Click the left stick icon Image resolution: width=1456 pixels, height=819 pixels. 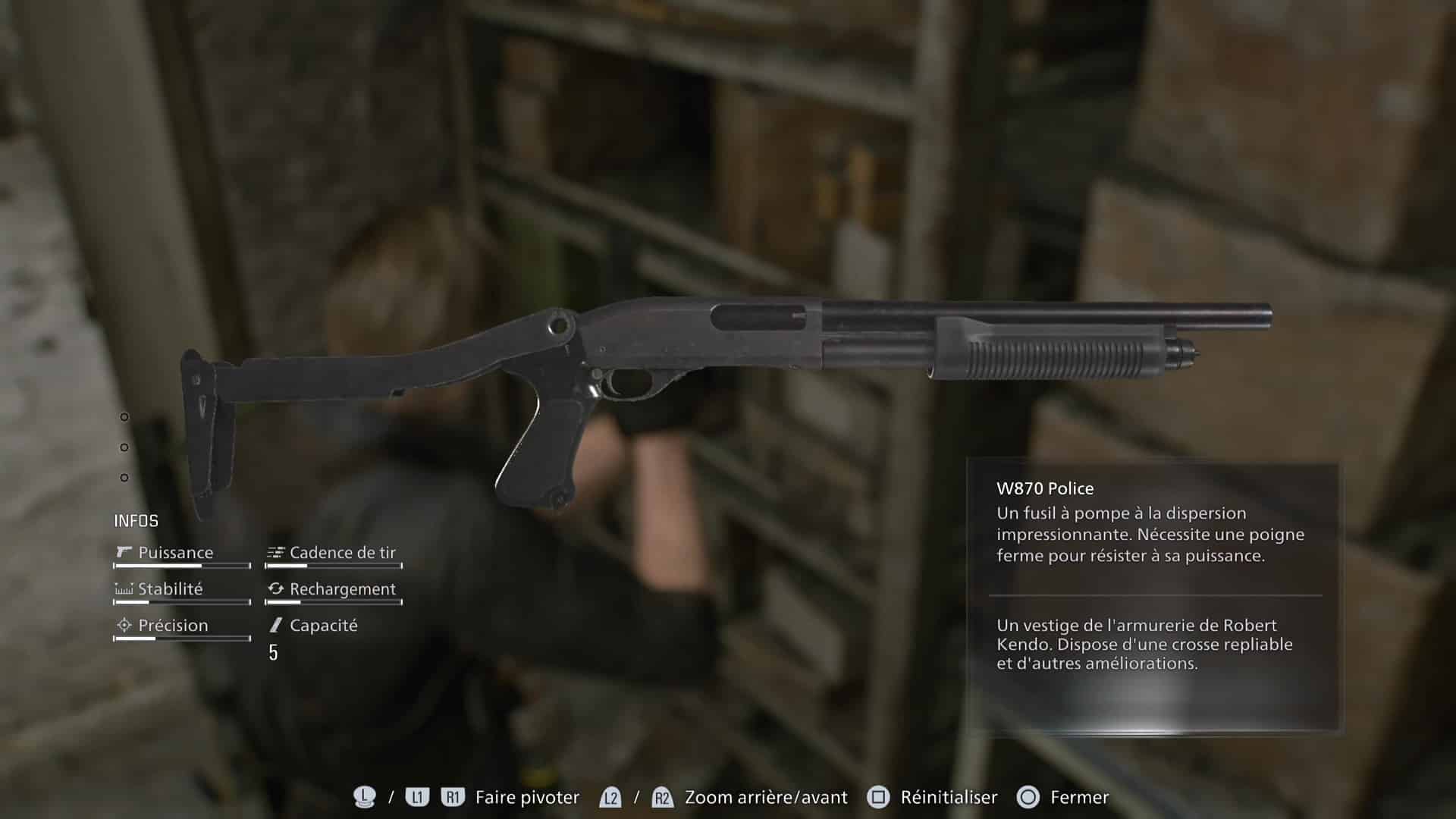[x=363, y=797]
